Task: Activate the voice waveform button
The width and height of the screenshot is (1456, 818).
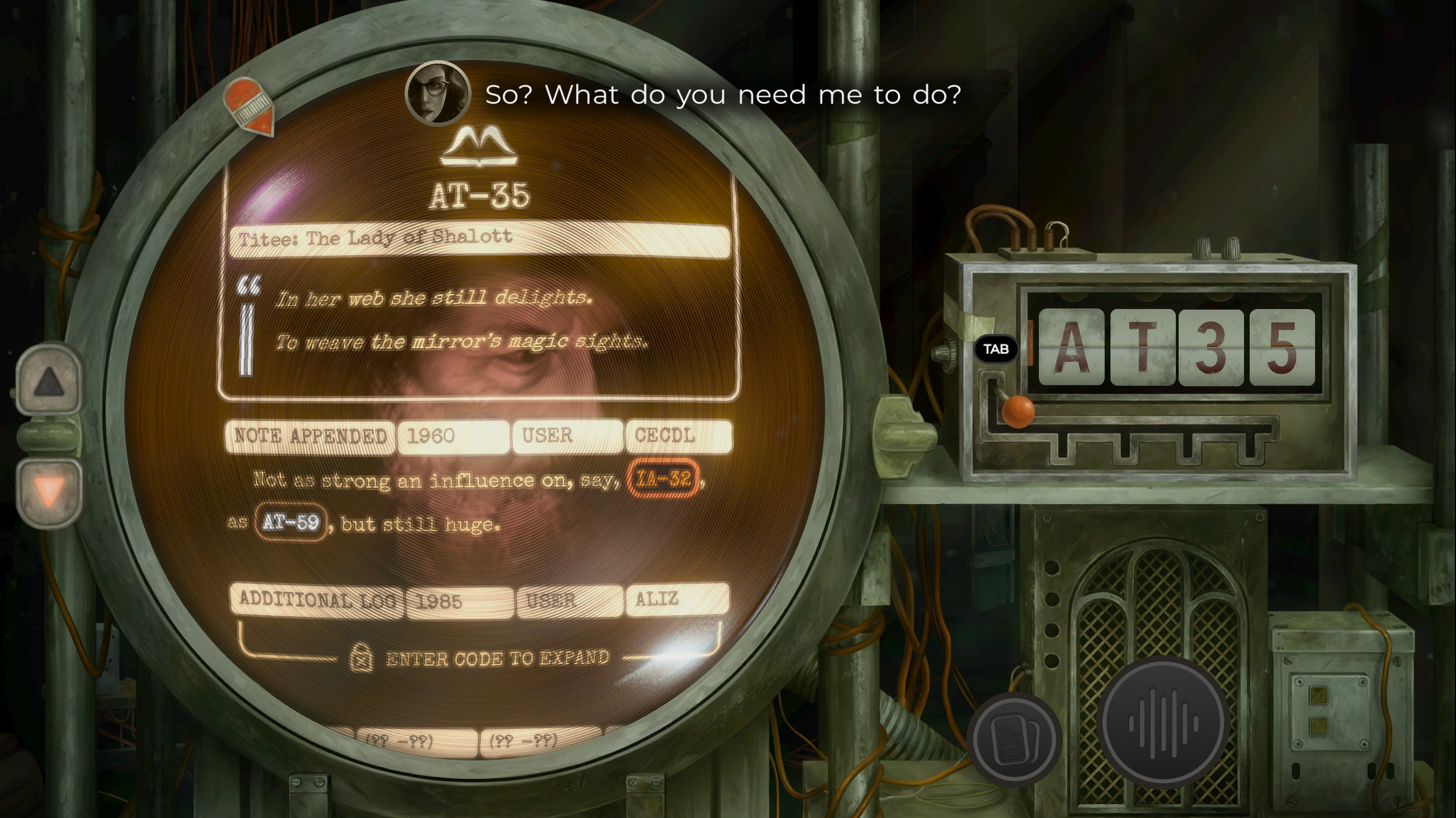Action: click(x=1163, y=723)
